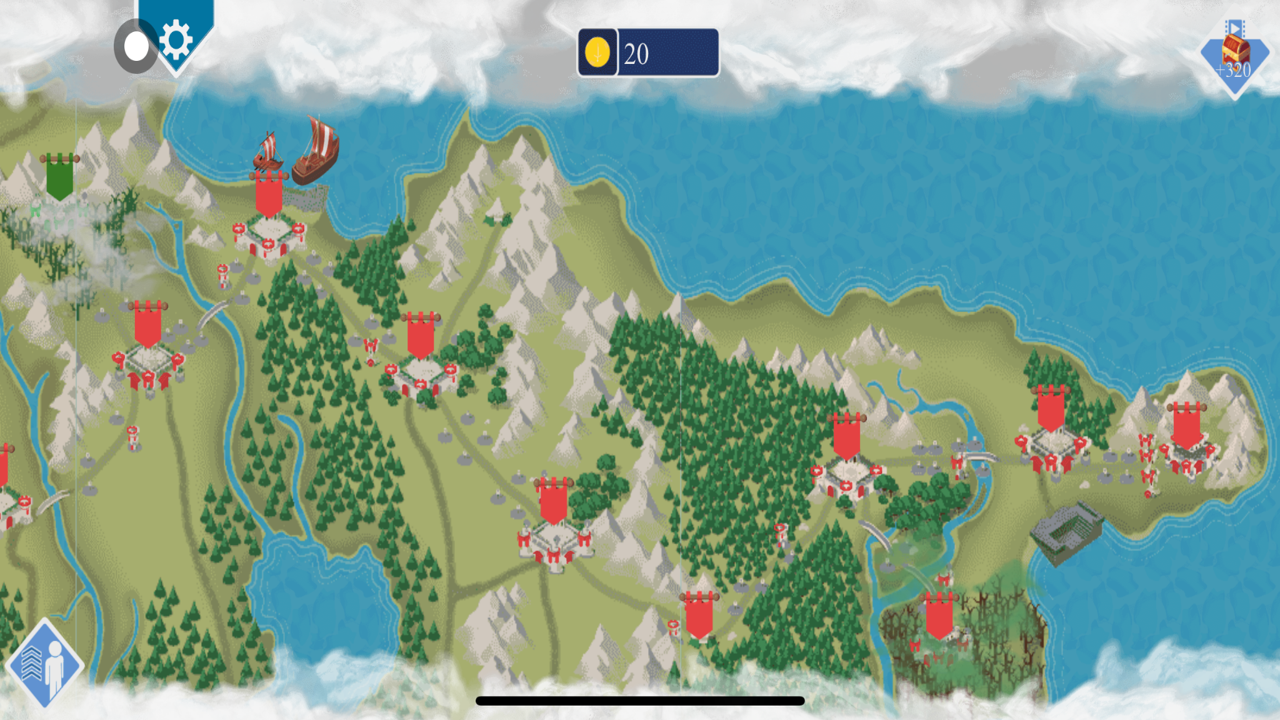The image size is (1280, 720).
Task: Select the easternmost castle on the peninsula
Action: pos(1186,439)
